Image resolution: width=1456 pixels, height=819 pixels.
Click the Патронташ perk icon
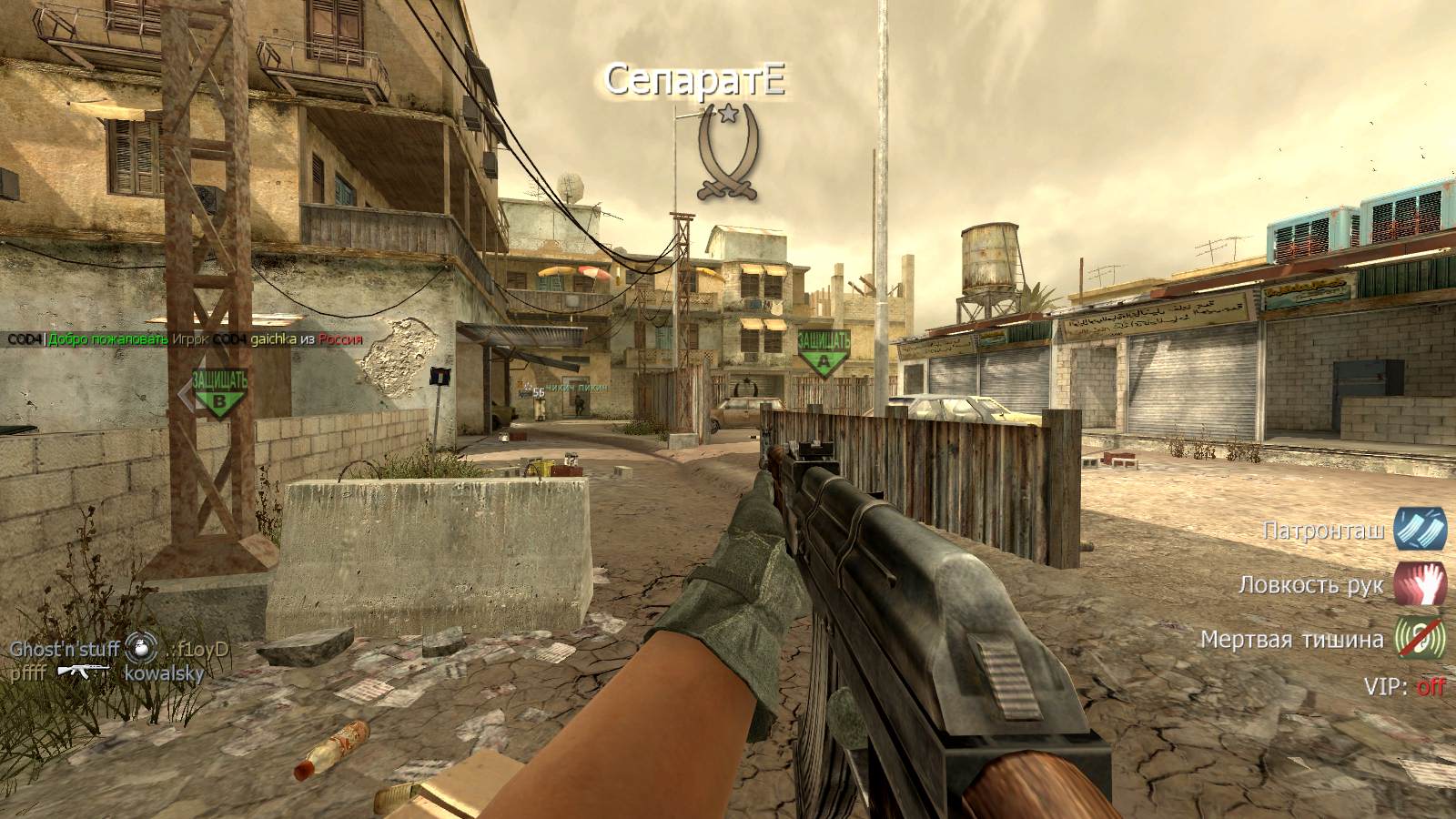point(1420,529)
